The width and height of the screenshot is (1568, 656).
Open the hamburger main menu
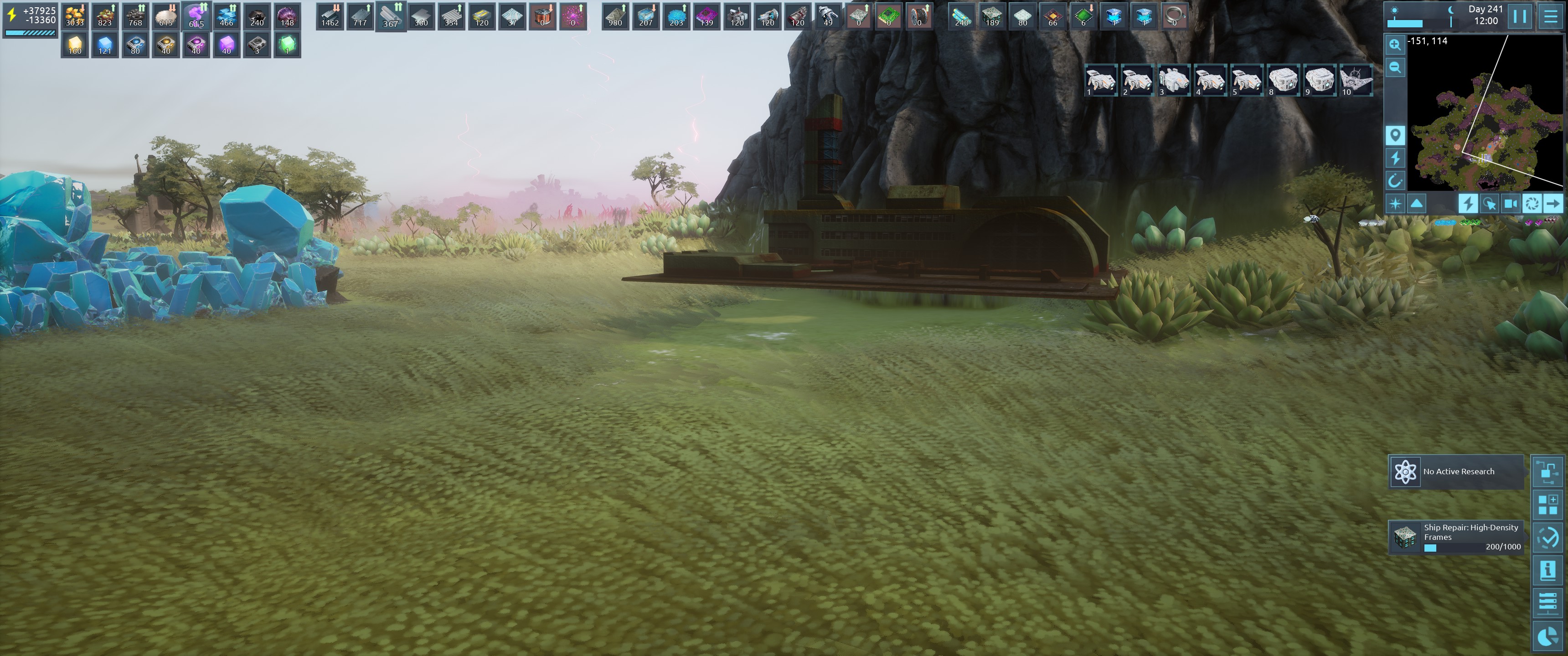1550,16
